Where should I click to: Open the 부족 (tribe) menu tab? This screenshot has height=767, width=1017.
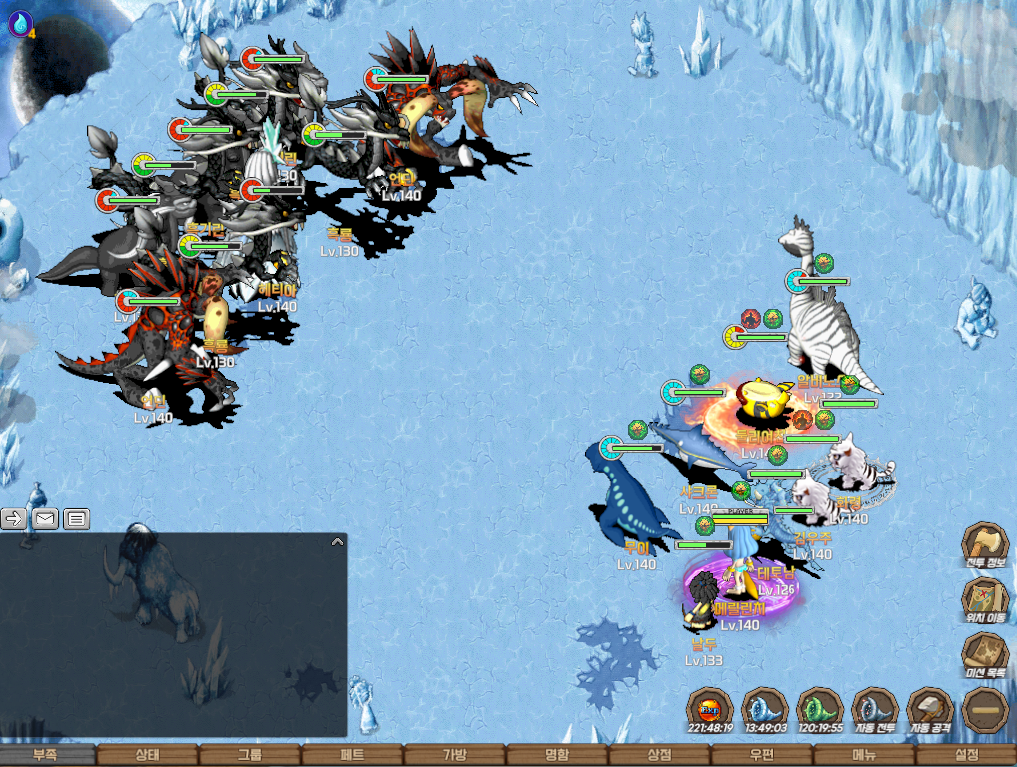pyautogui.click(x=46, y=755)
